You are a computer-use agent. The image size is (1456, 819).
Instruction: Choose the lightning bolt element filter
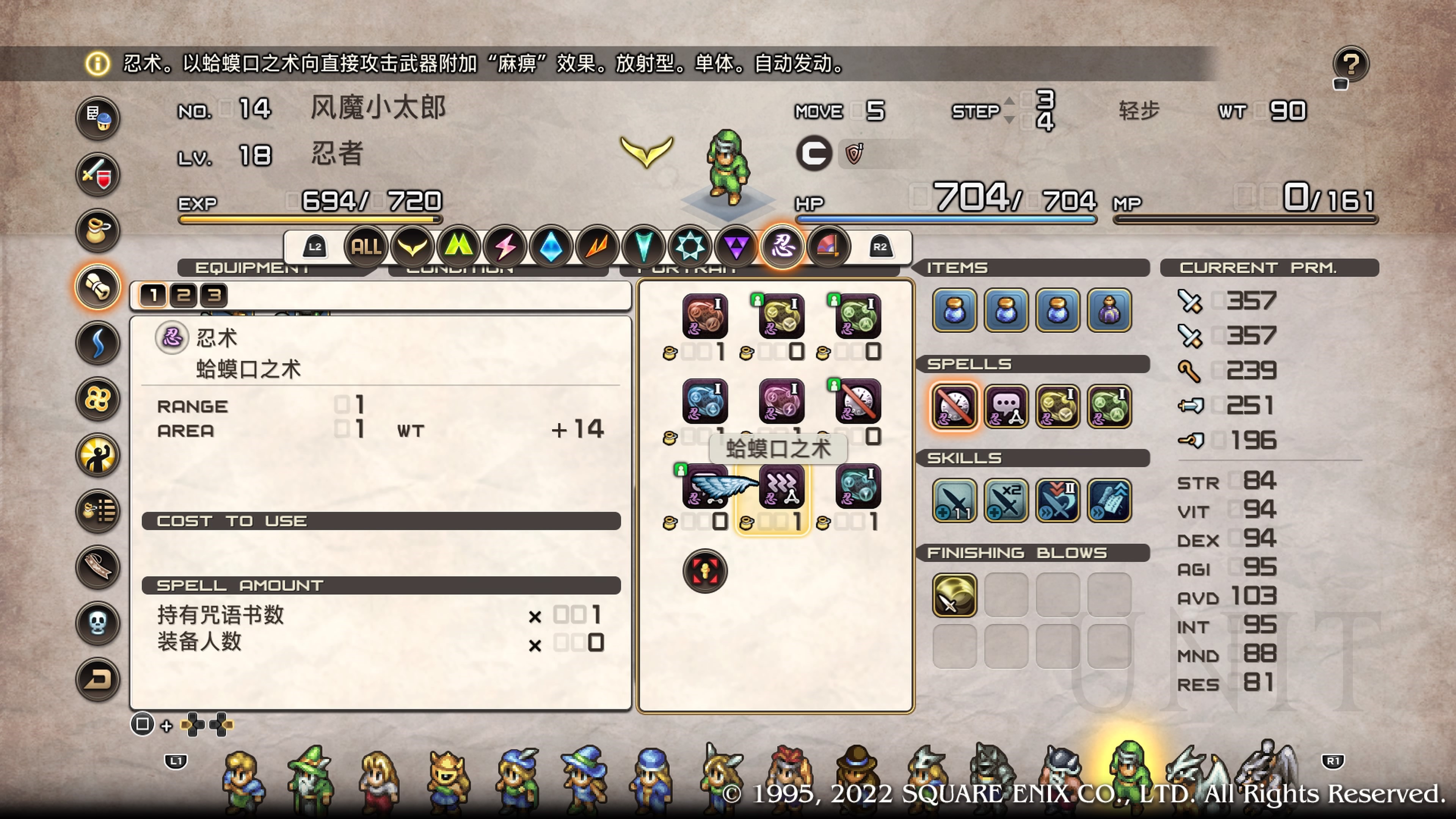point(505,246)
